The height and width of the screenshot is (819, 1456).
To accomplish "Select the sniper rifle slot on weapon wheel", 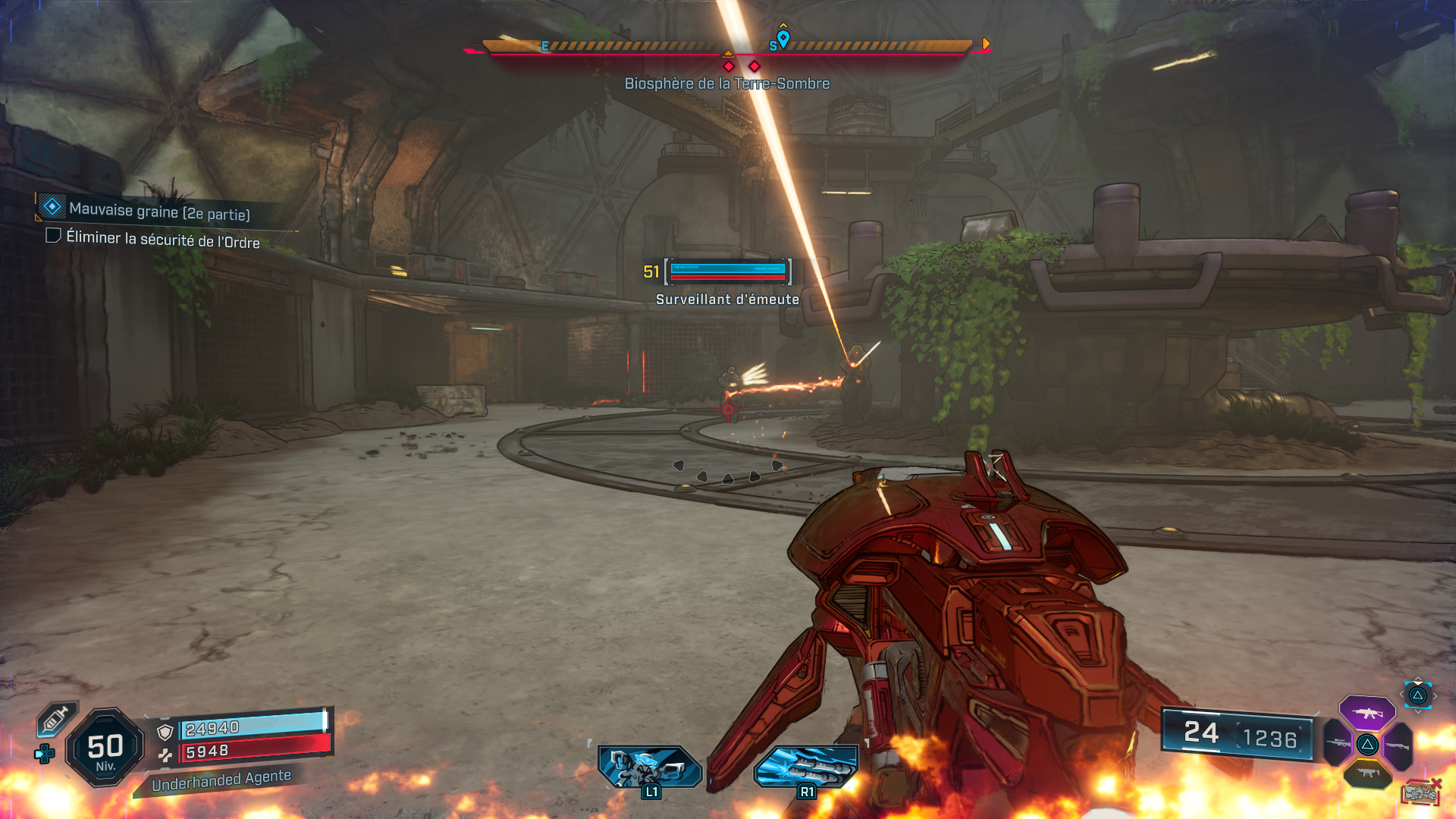I will [x=1338, y=742].
